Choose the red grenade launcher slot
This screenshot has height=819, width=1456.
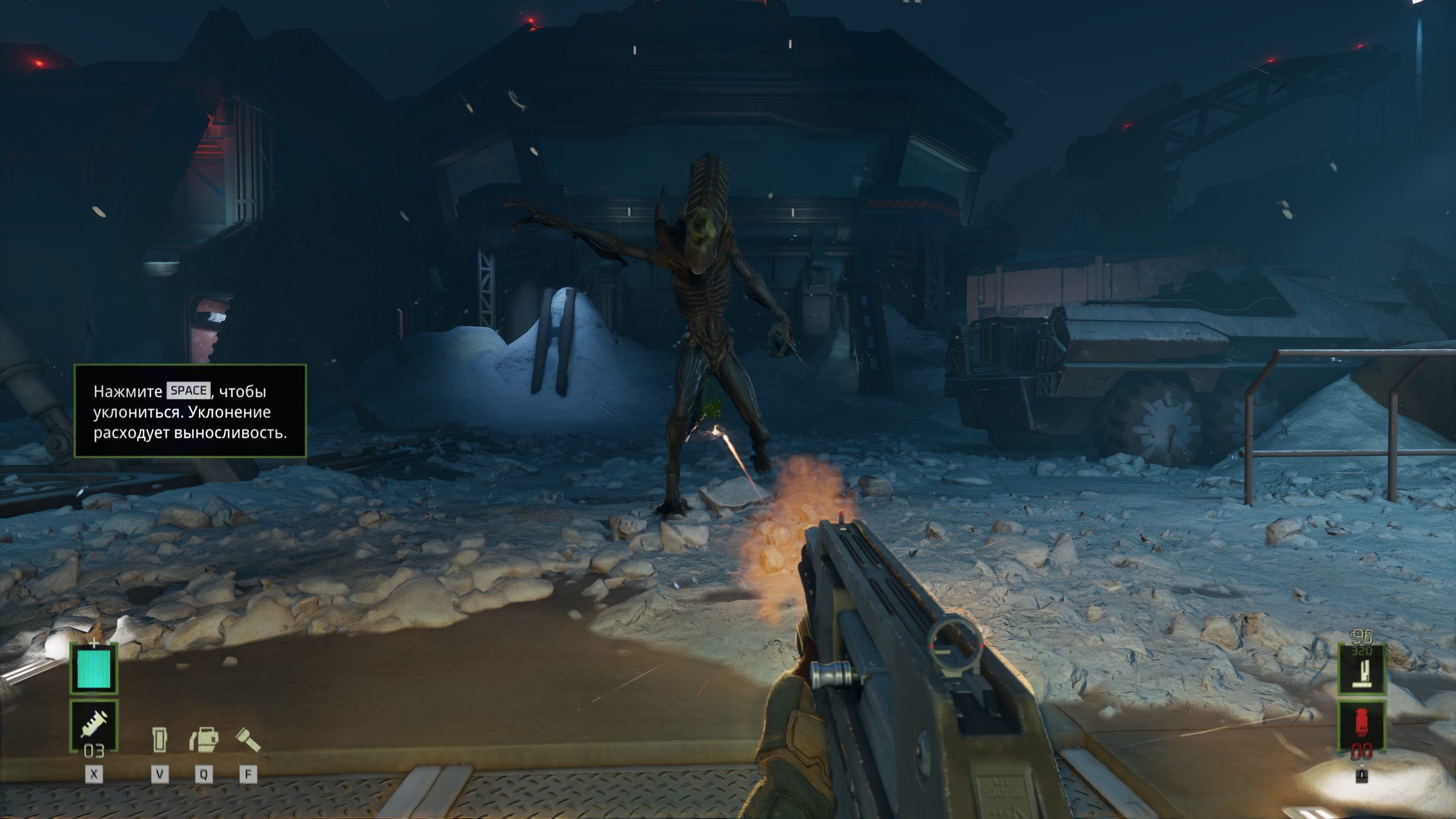[1361, 724]
